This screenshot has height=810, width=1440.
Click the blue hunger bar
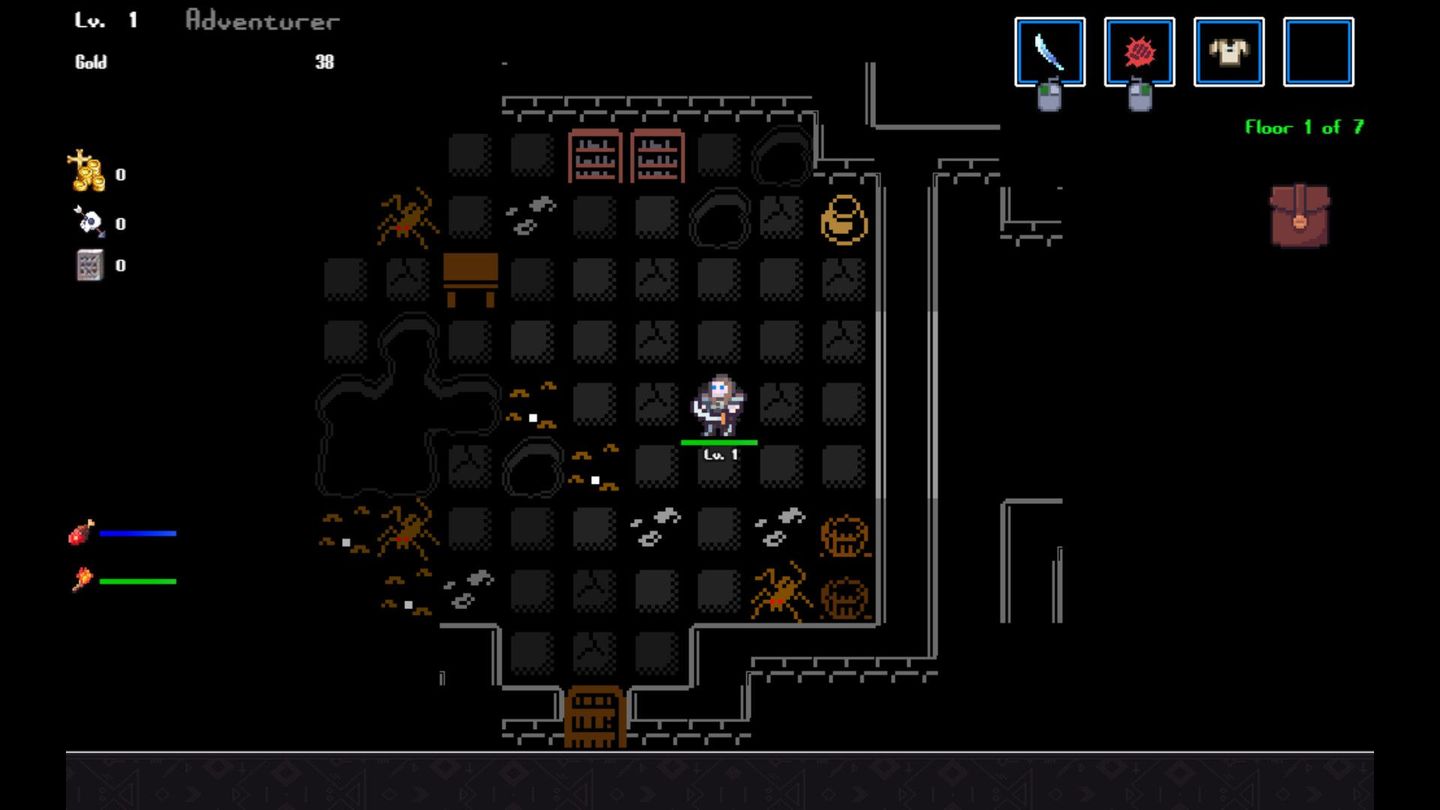coord(140,533)
